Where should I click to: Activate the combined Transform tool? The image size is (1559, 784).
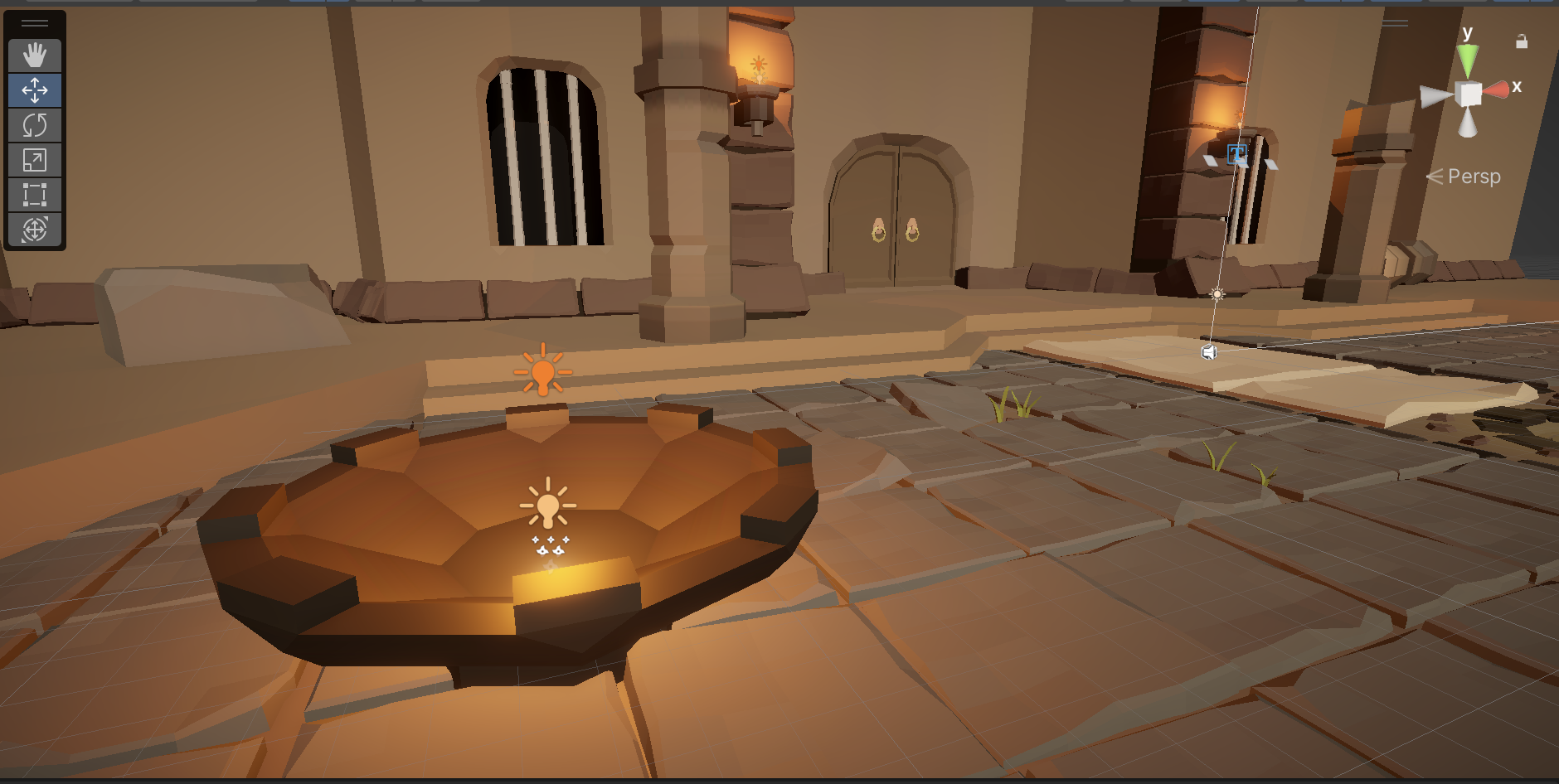click(x=35, y=230)
